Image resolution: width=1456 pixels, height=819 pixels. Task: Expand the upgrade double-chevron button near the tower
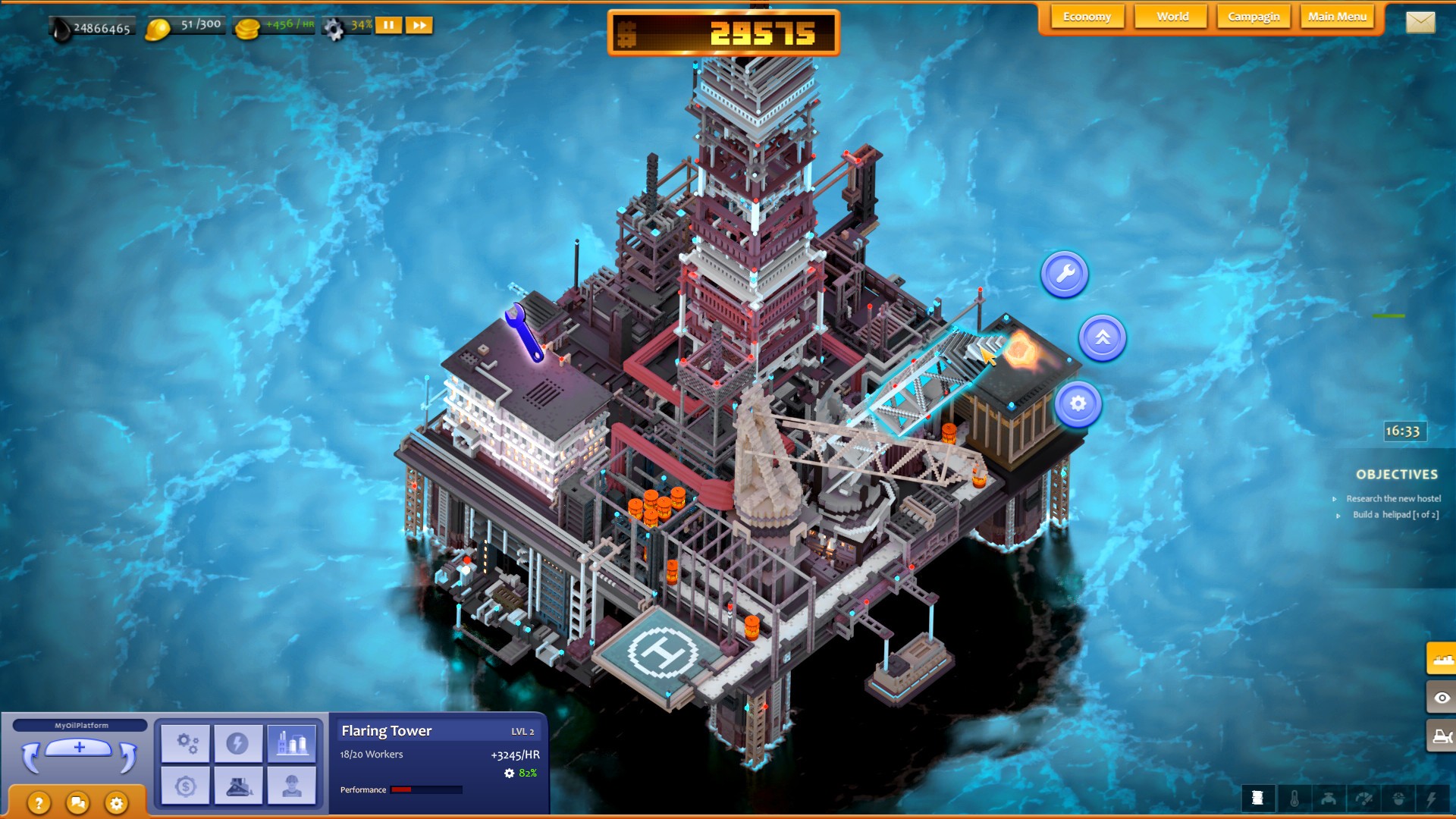tap(1103, 339)
